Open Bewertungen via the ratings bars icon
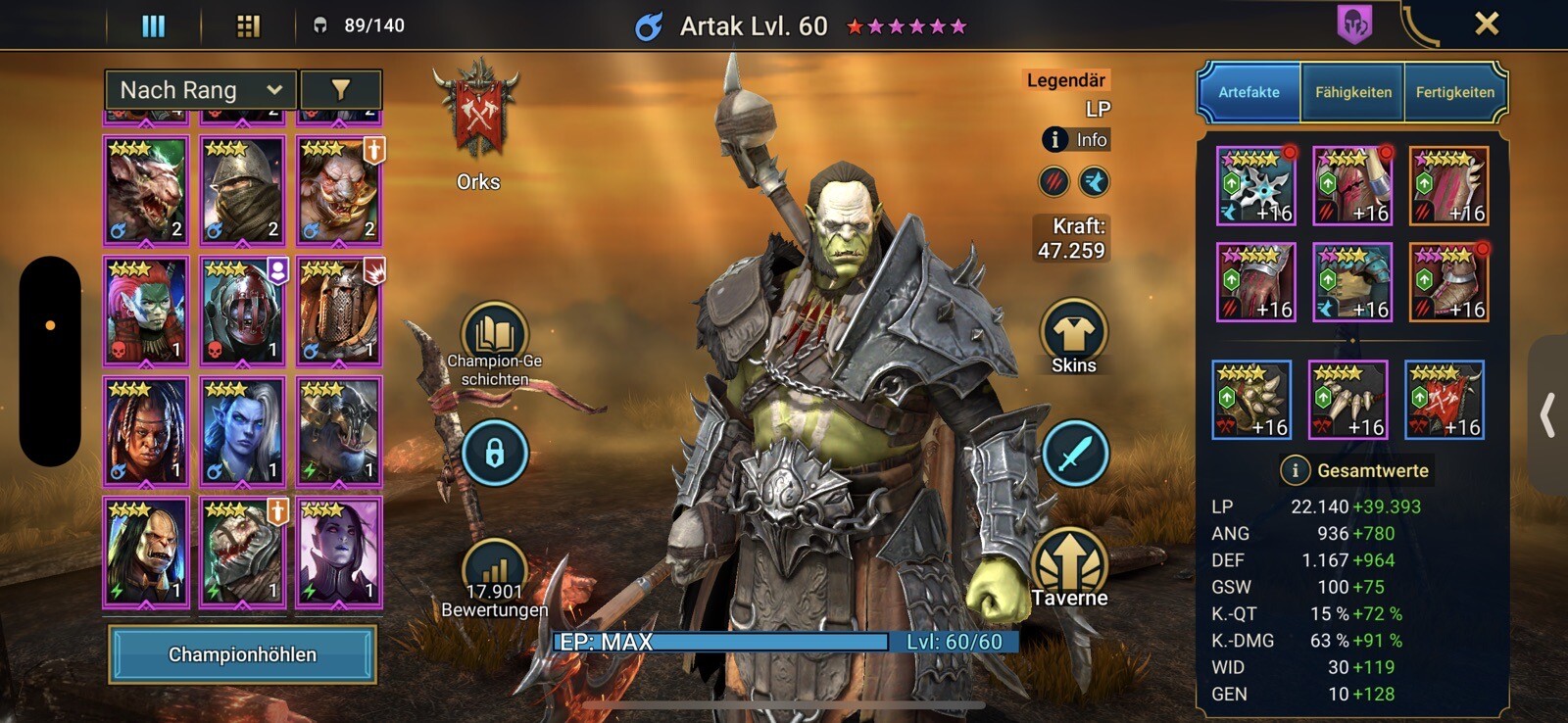 pos(496,566)
